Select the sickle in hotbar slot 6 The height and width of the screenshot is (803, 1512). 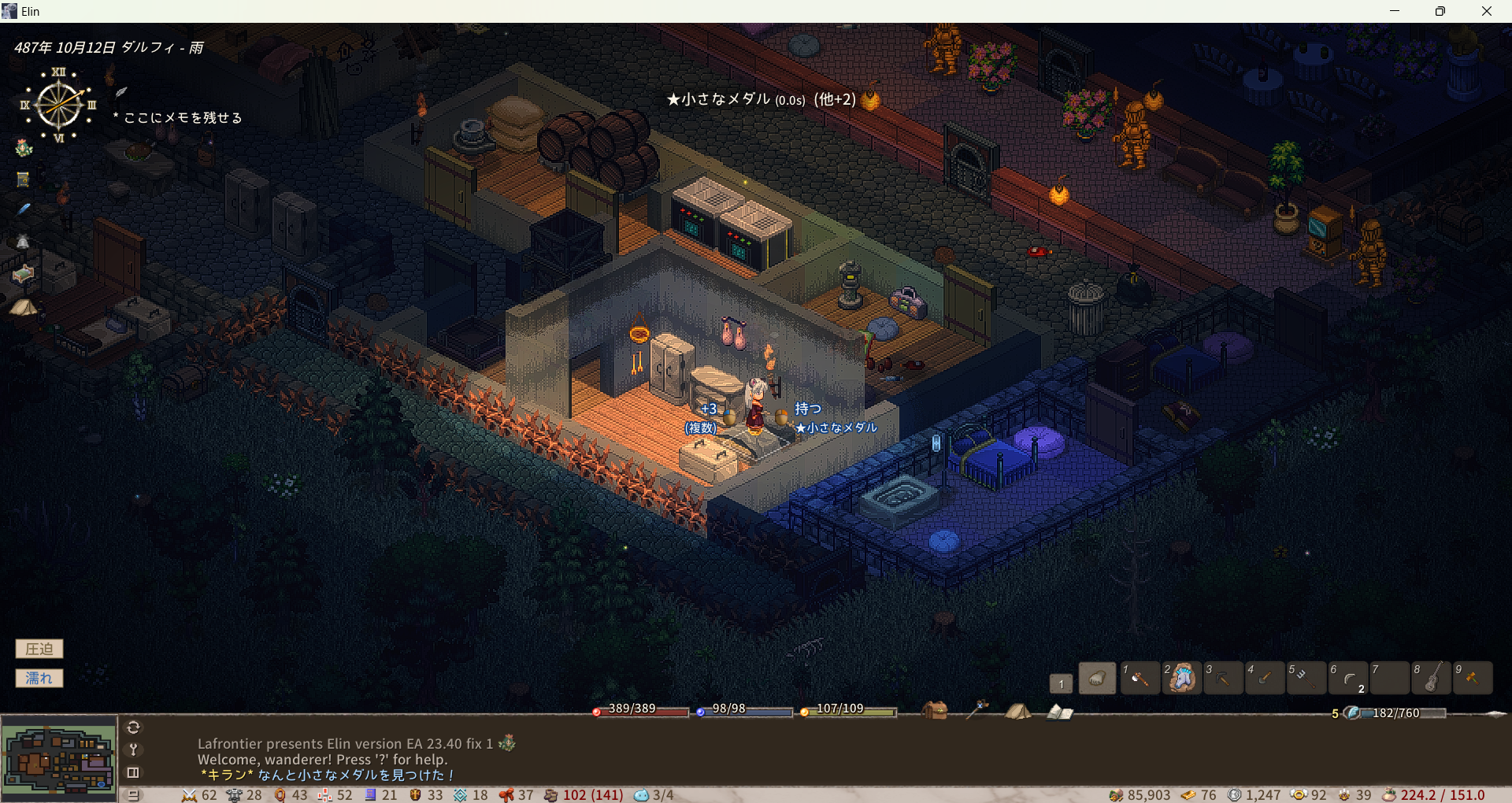coord(1348,678)
